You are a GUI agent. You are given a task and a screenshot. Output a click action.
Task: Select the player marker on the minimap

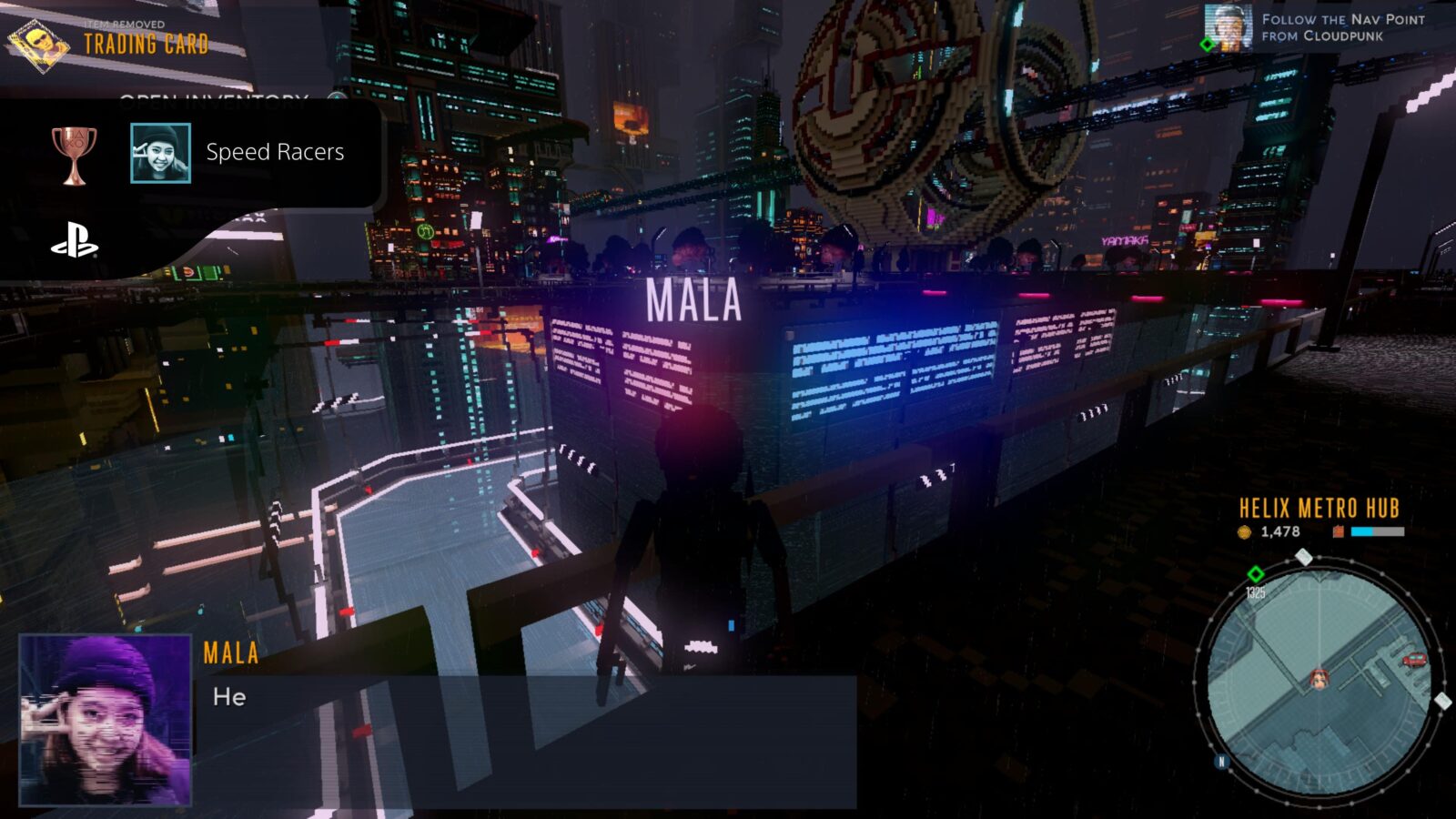(1319, 678)
